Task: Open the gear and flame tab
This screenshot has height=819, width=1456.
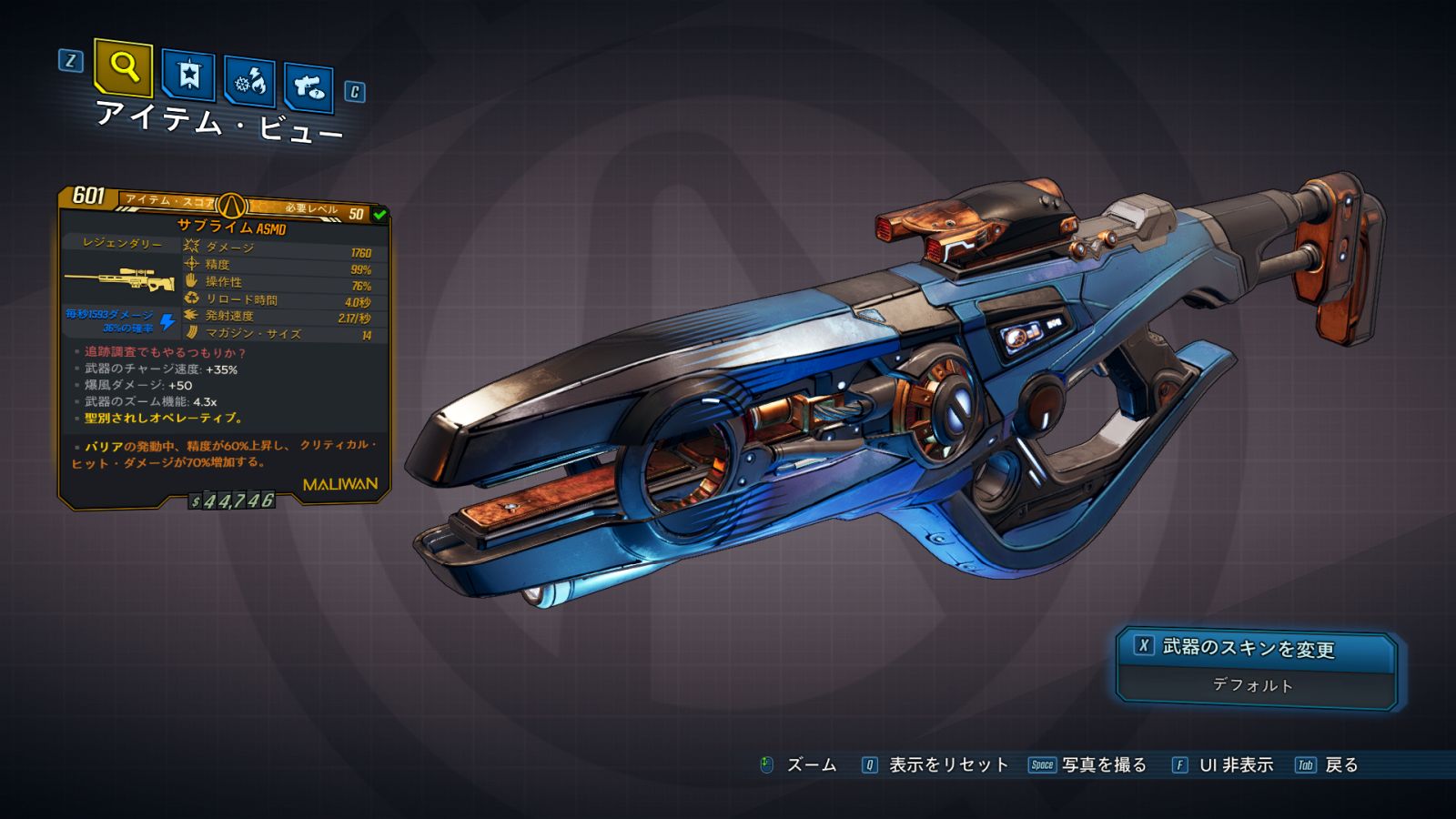Action: pyautogui.click(x=249, y=82)
